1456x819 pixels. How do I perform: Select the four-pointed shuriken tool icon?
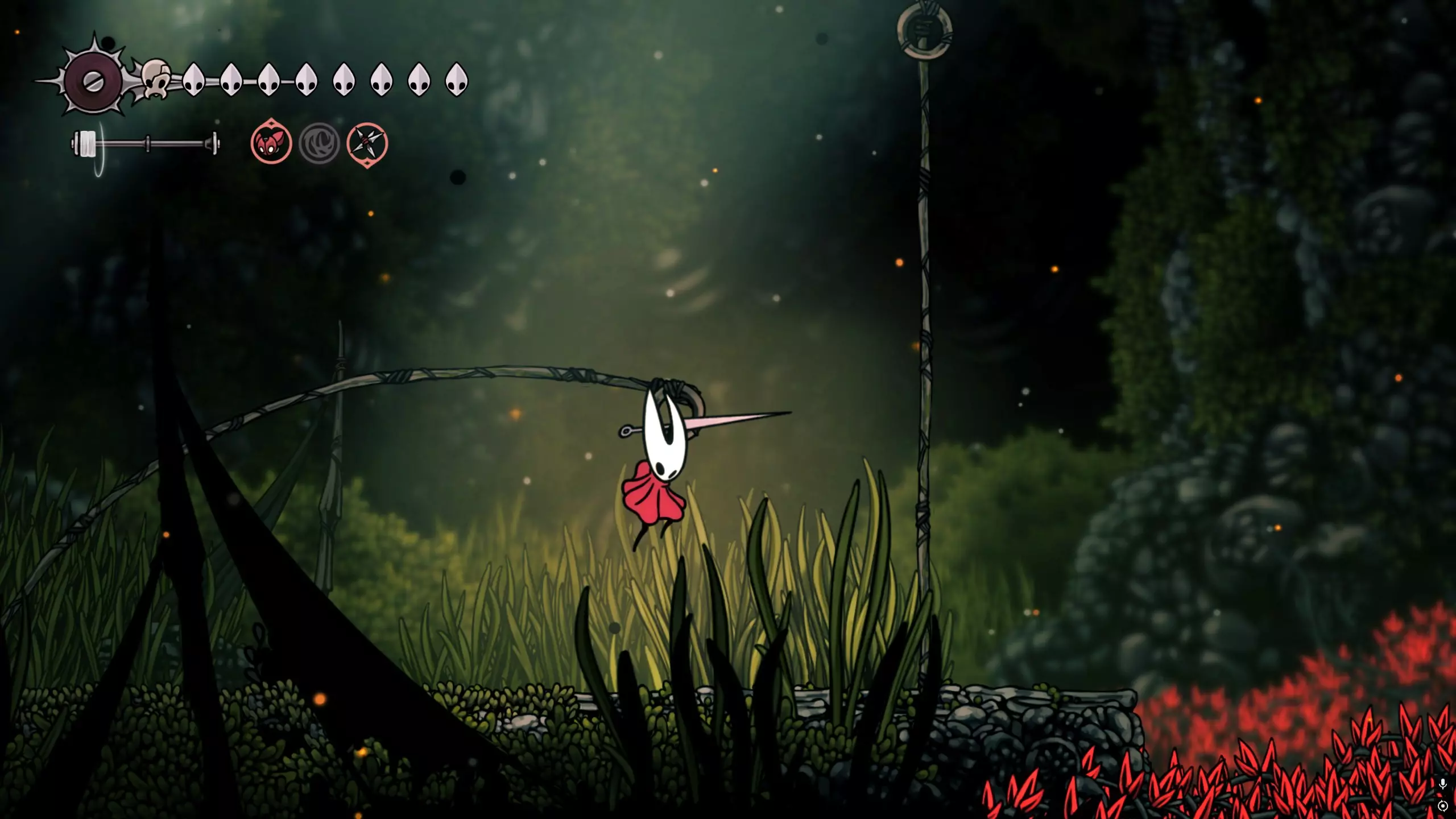[367, 143]
